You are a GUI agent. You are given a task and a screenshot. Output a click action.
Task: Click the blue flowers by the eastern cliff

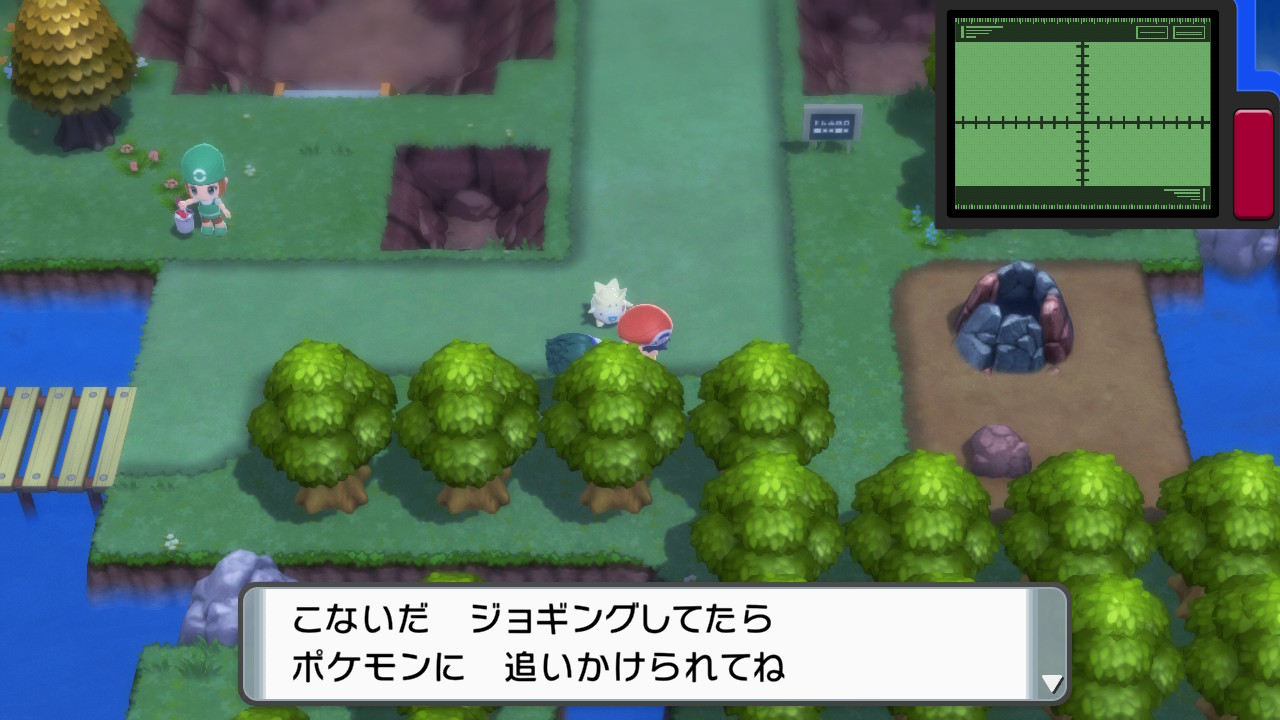(x=925, y=225)
